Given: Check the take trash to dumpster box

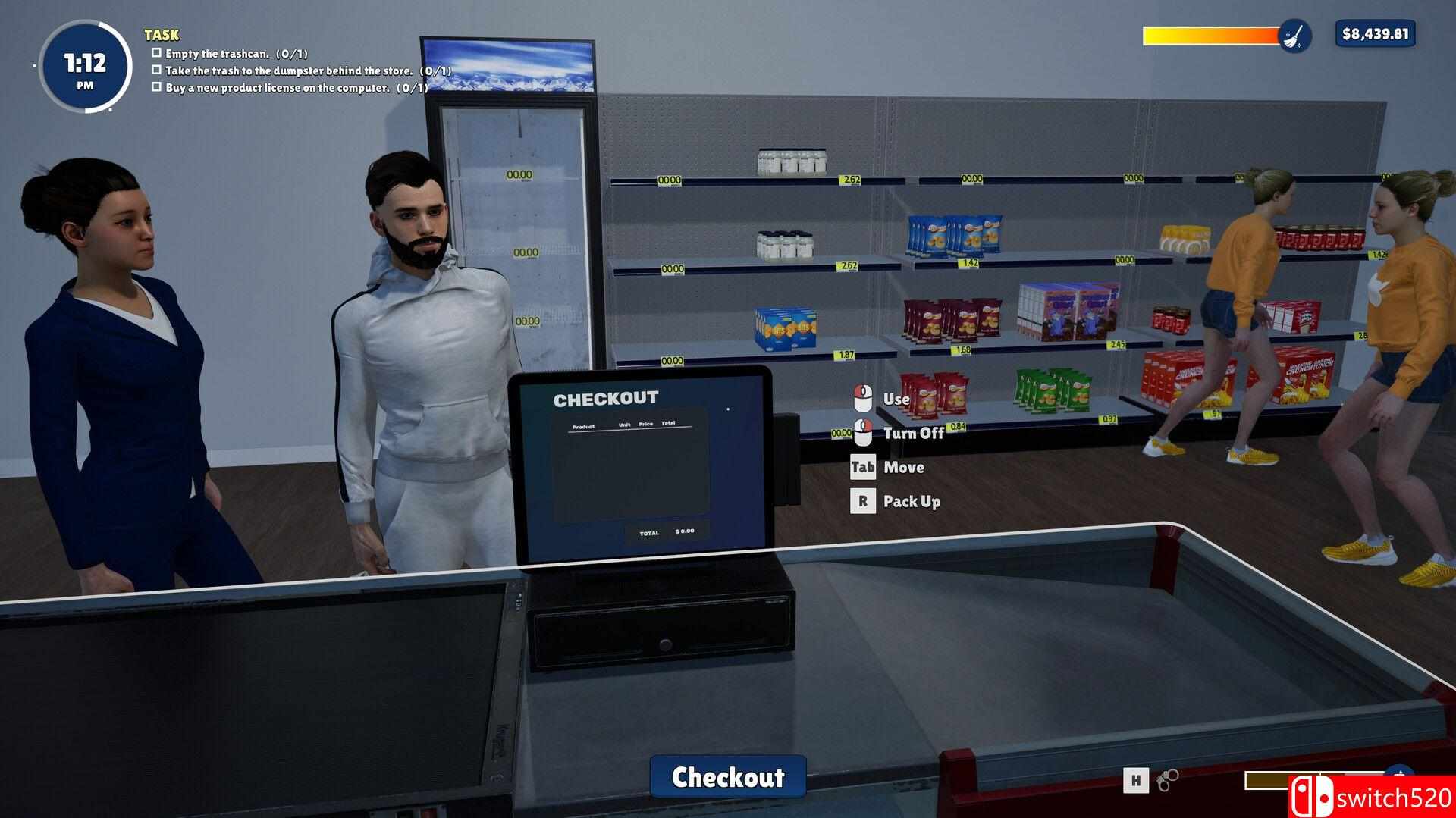Looking at the screenshot, I should (157, 70).
